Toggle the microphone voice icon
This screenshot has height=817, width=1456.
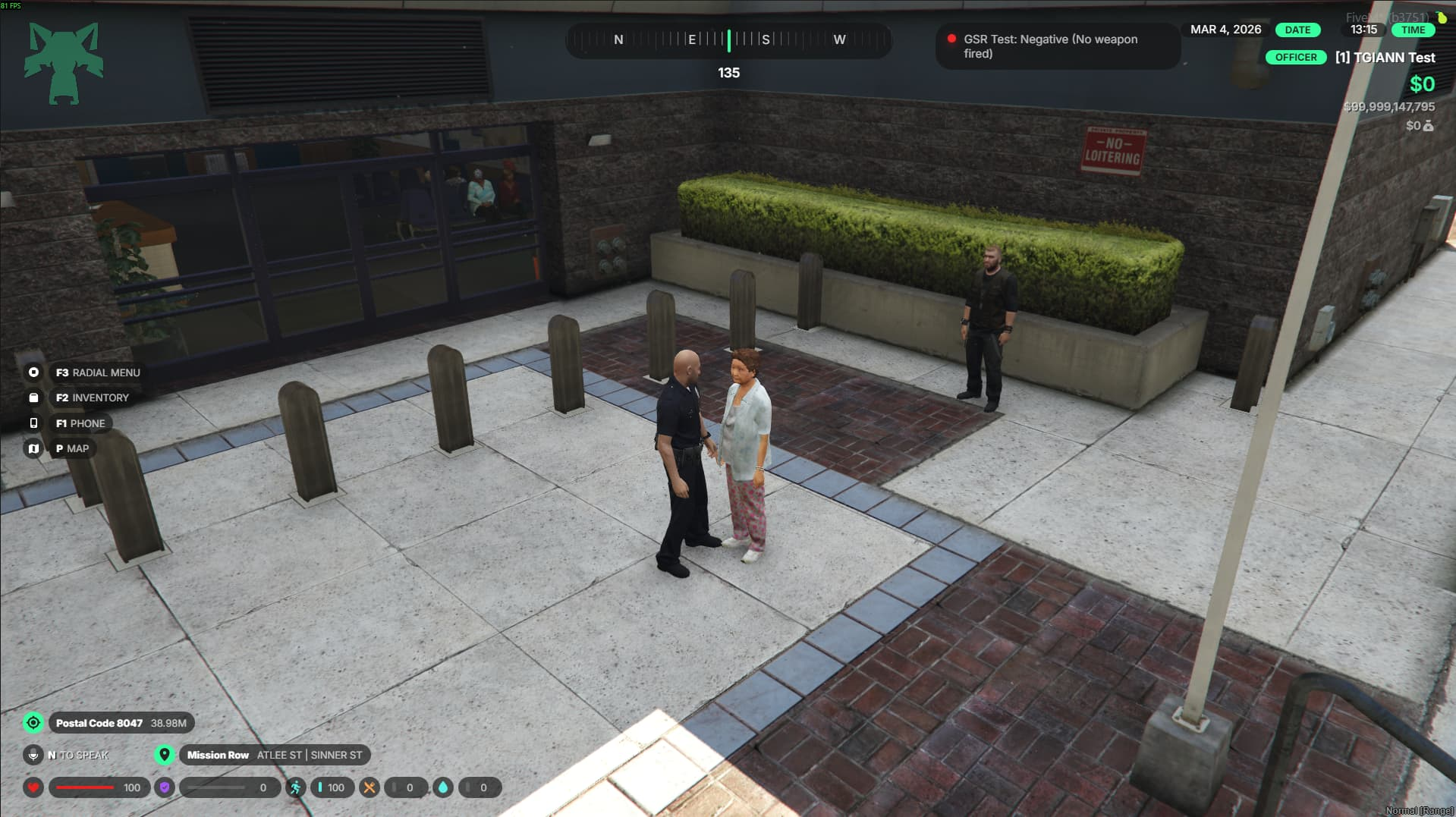(33, 755)
